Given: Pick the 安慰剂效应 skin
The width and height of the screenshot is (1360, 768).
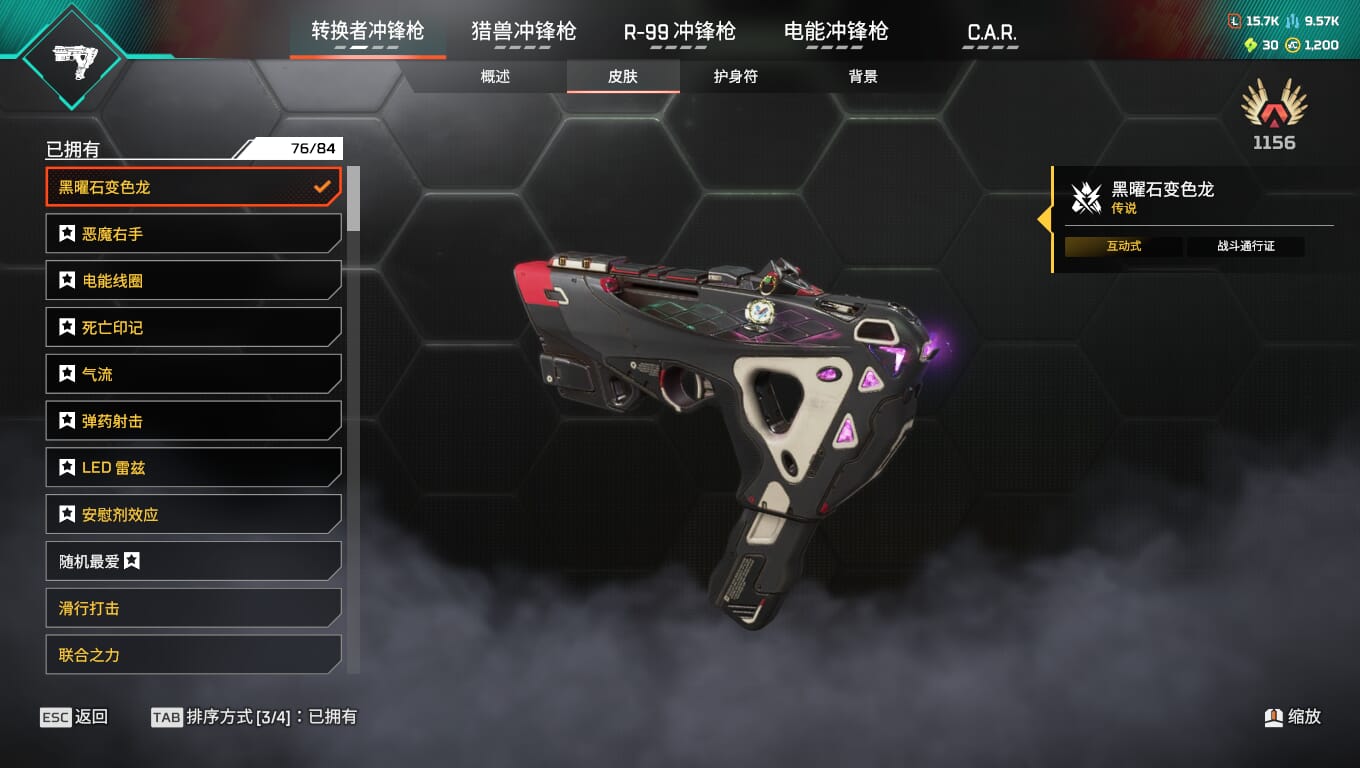Looking at the screenshot, I should tap(193, 515).
